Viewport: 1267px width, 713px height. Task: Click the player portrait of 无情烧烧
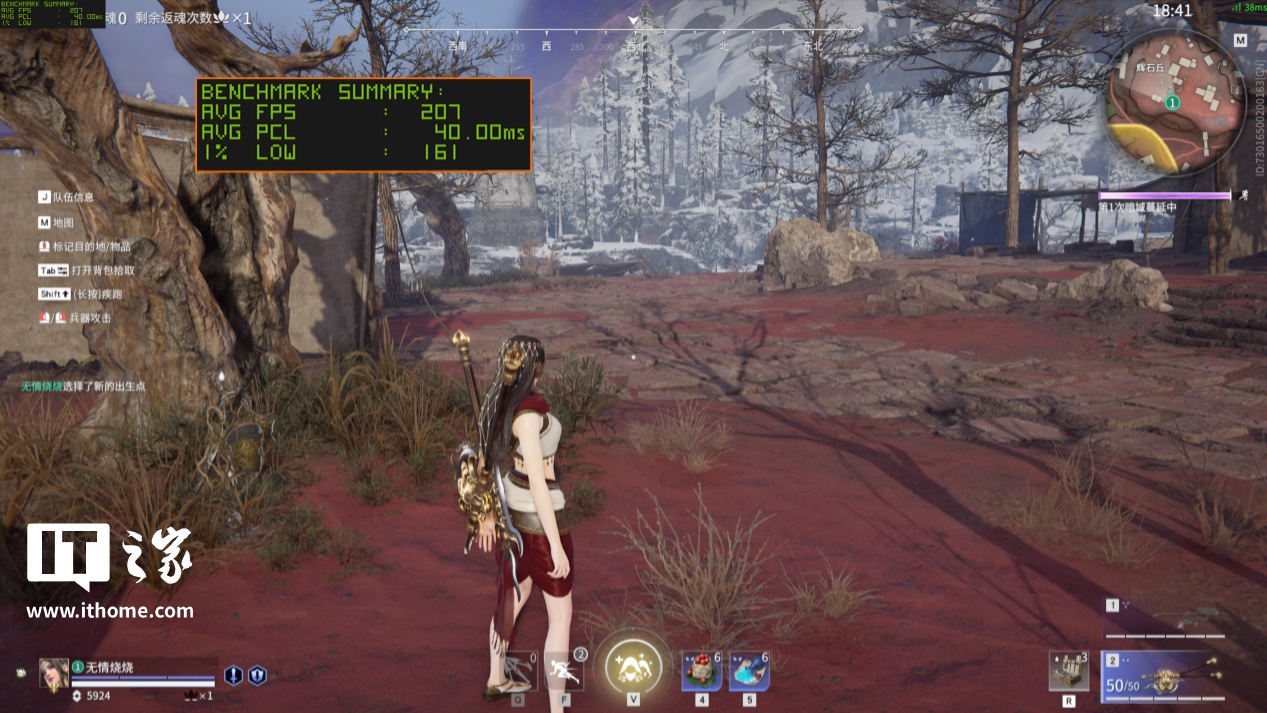coord(53,674)
